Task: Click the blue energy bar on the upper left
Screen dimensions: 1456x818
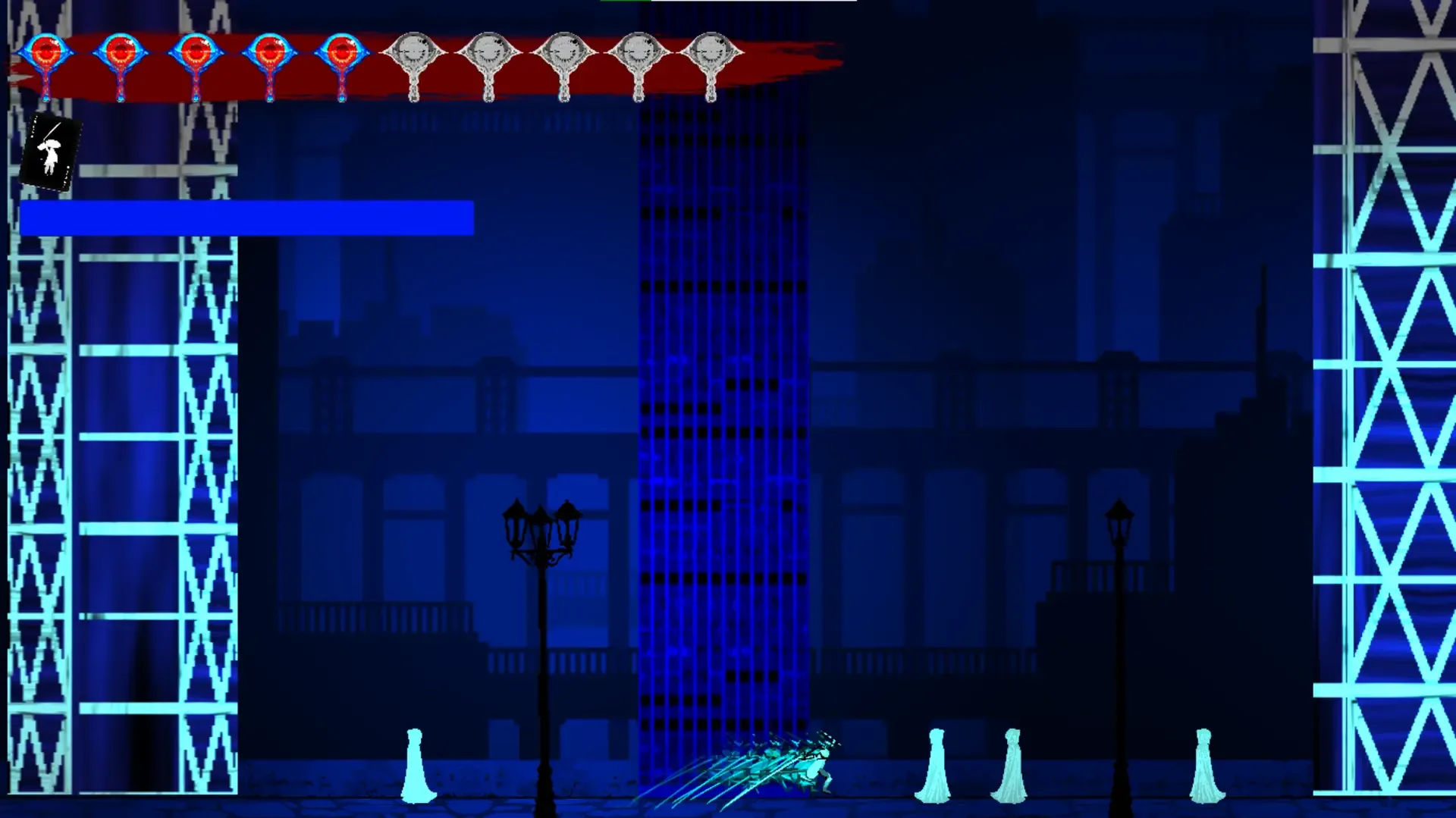Action: [246, 218]
